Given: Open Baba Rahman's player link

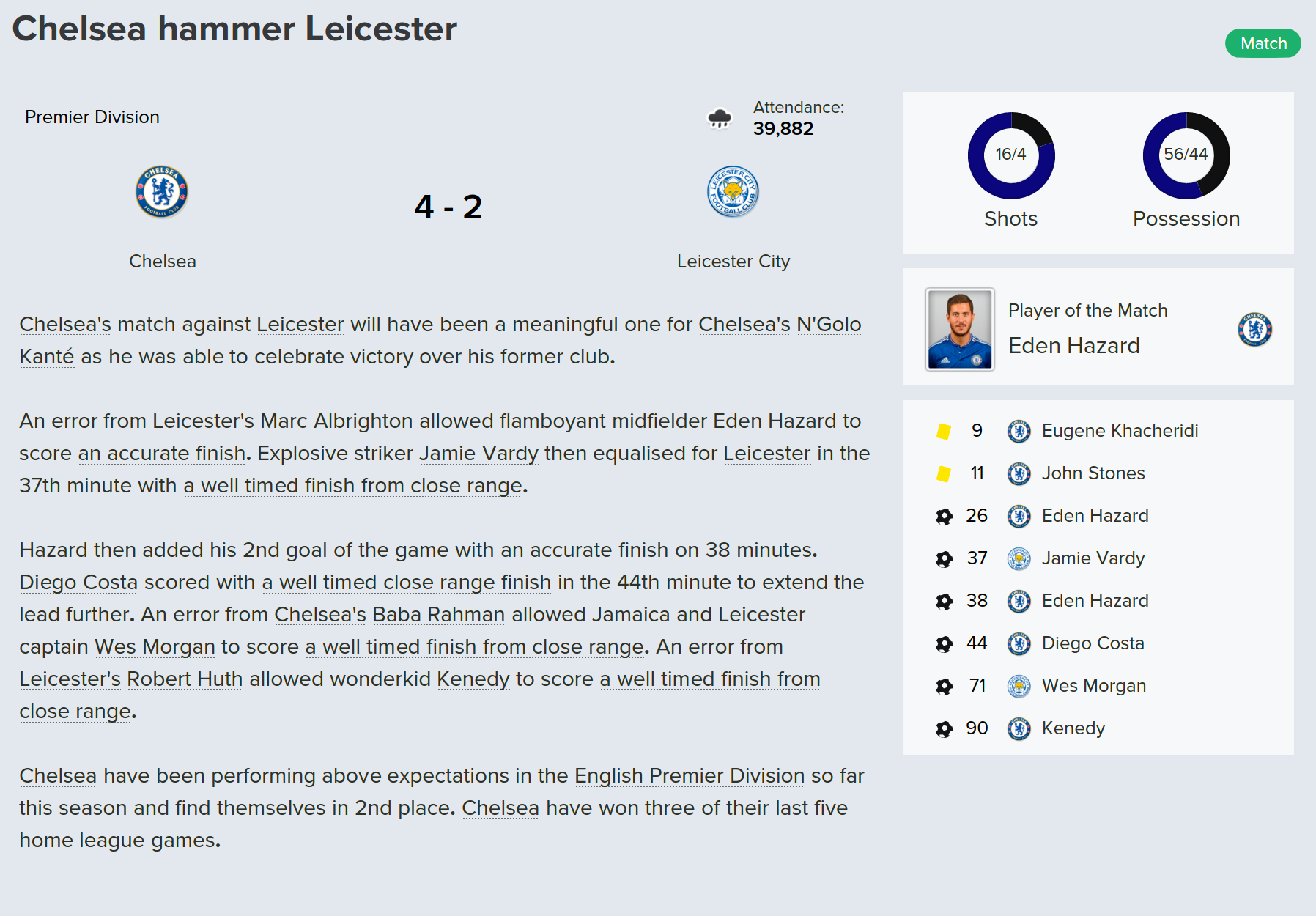Looking at the screenshot, I should tap(438, 615).
